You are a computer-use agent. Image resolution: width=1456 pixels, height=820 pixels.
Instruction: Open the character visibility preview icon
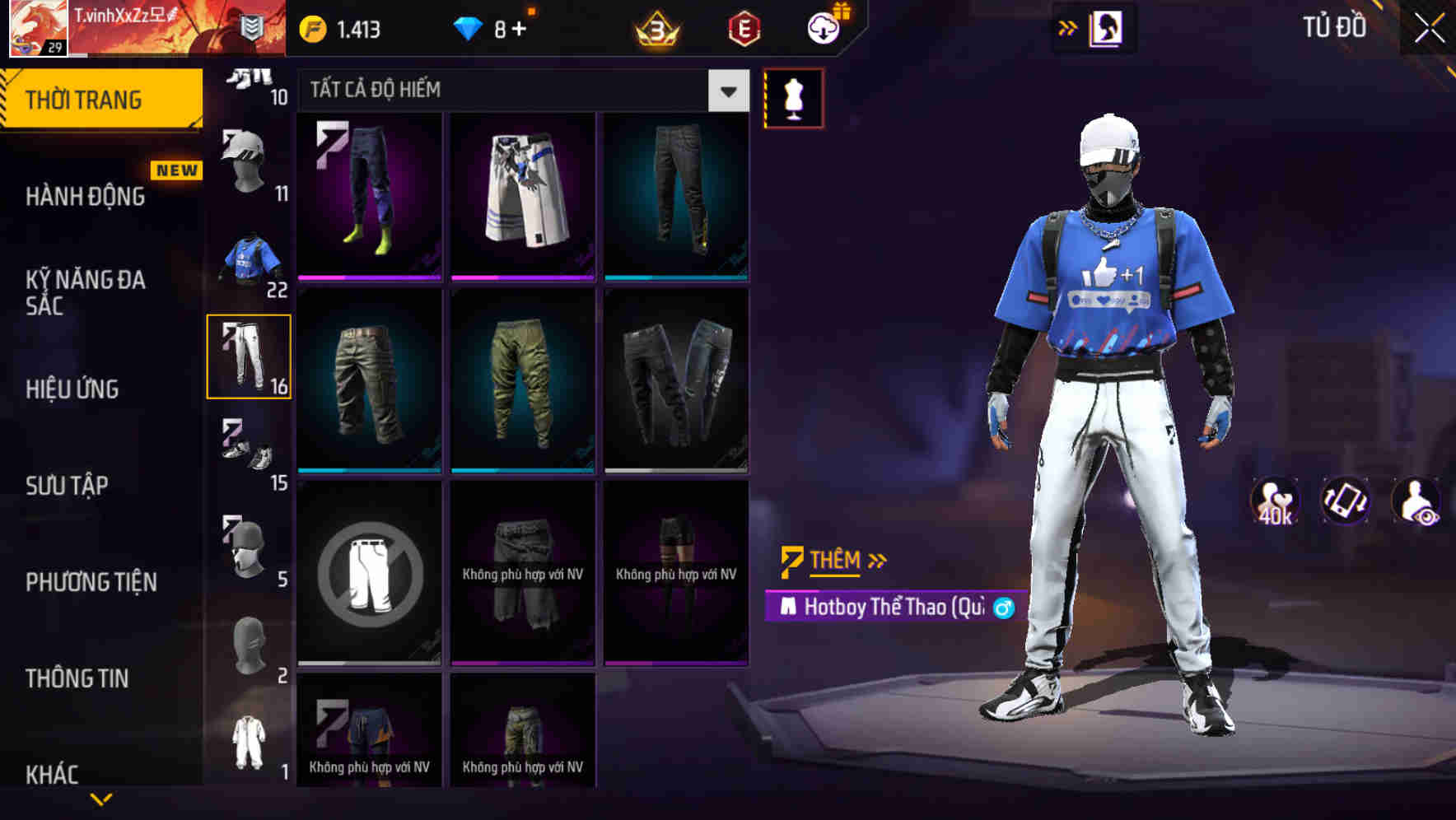tap(1415, 502)
